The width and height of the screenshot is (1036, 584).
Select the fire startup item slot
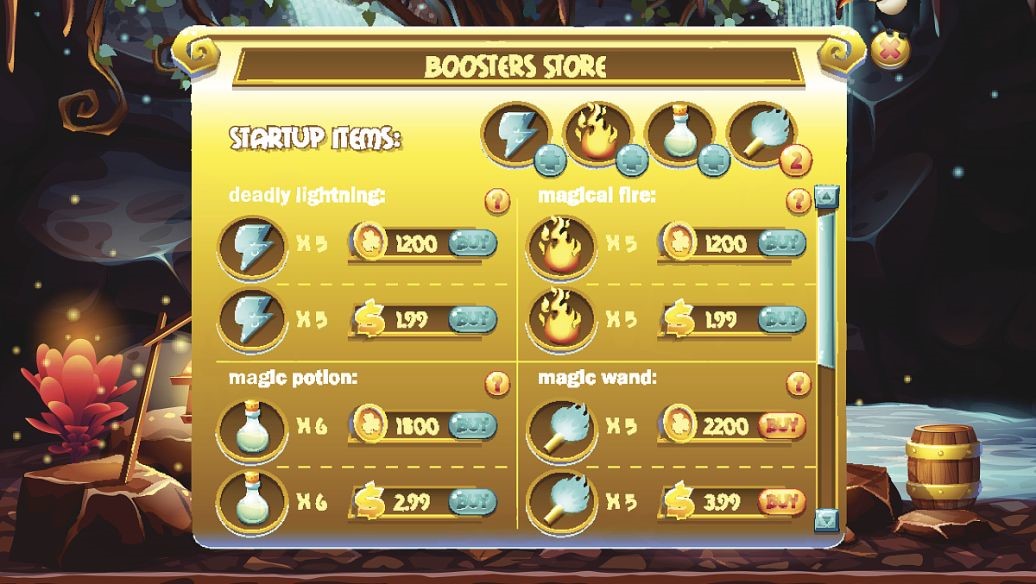coord(597,132)
